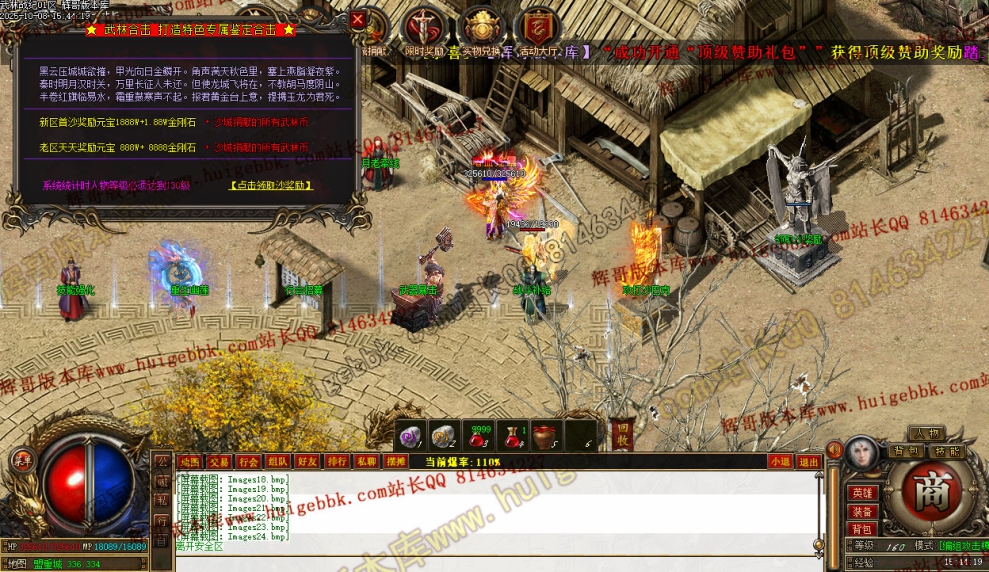The height and width of the screenshot is (572, 989).
Task: Click the 退出 exit button
Action: (809, 461)
